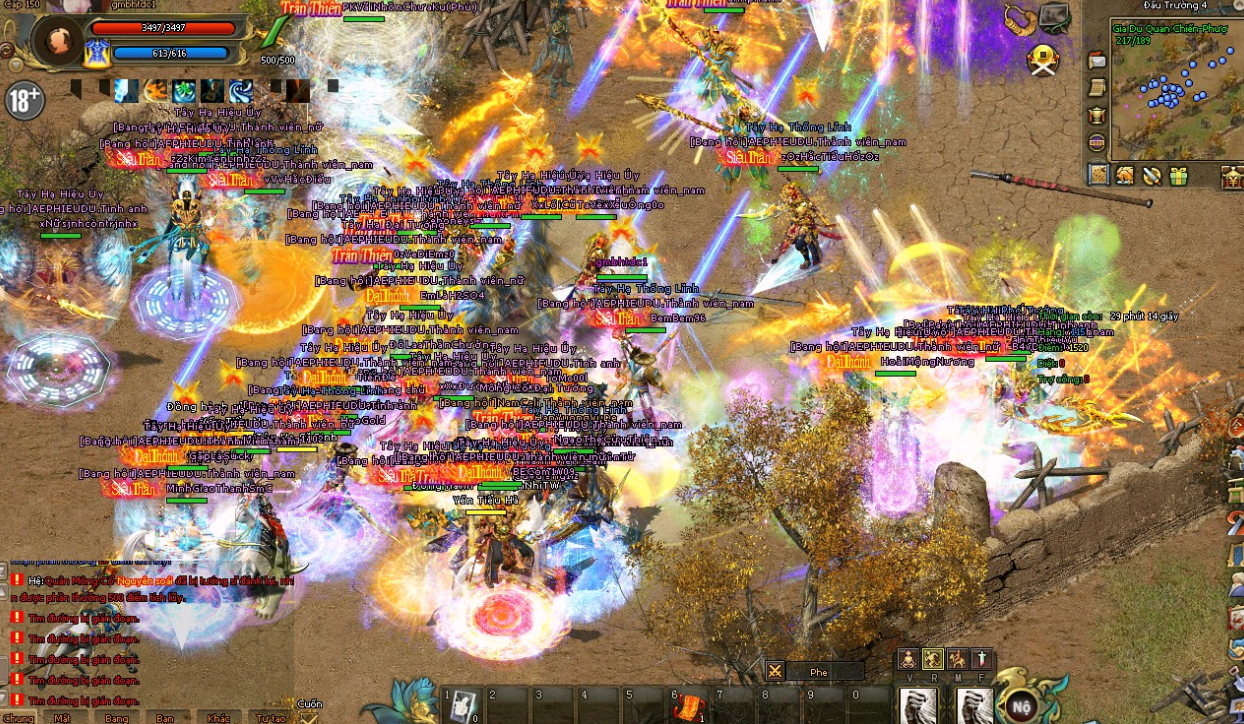Switch to the Mật chat tab
Screen dimensions: 1244x724
pos(63,718)
